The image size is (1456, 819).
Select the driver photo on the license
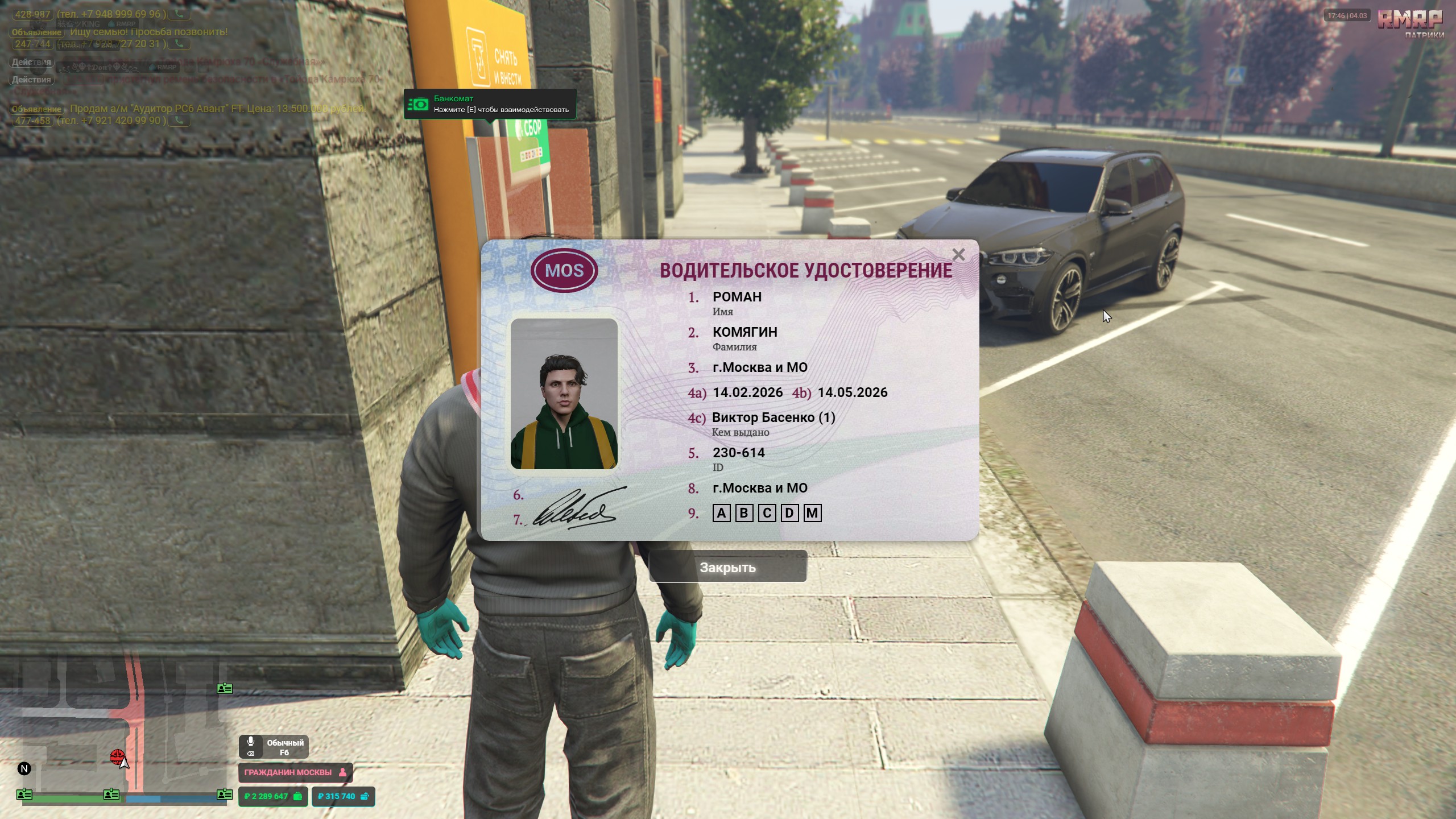click(x=564, y=394)
